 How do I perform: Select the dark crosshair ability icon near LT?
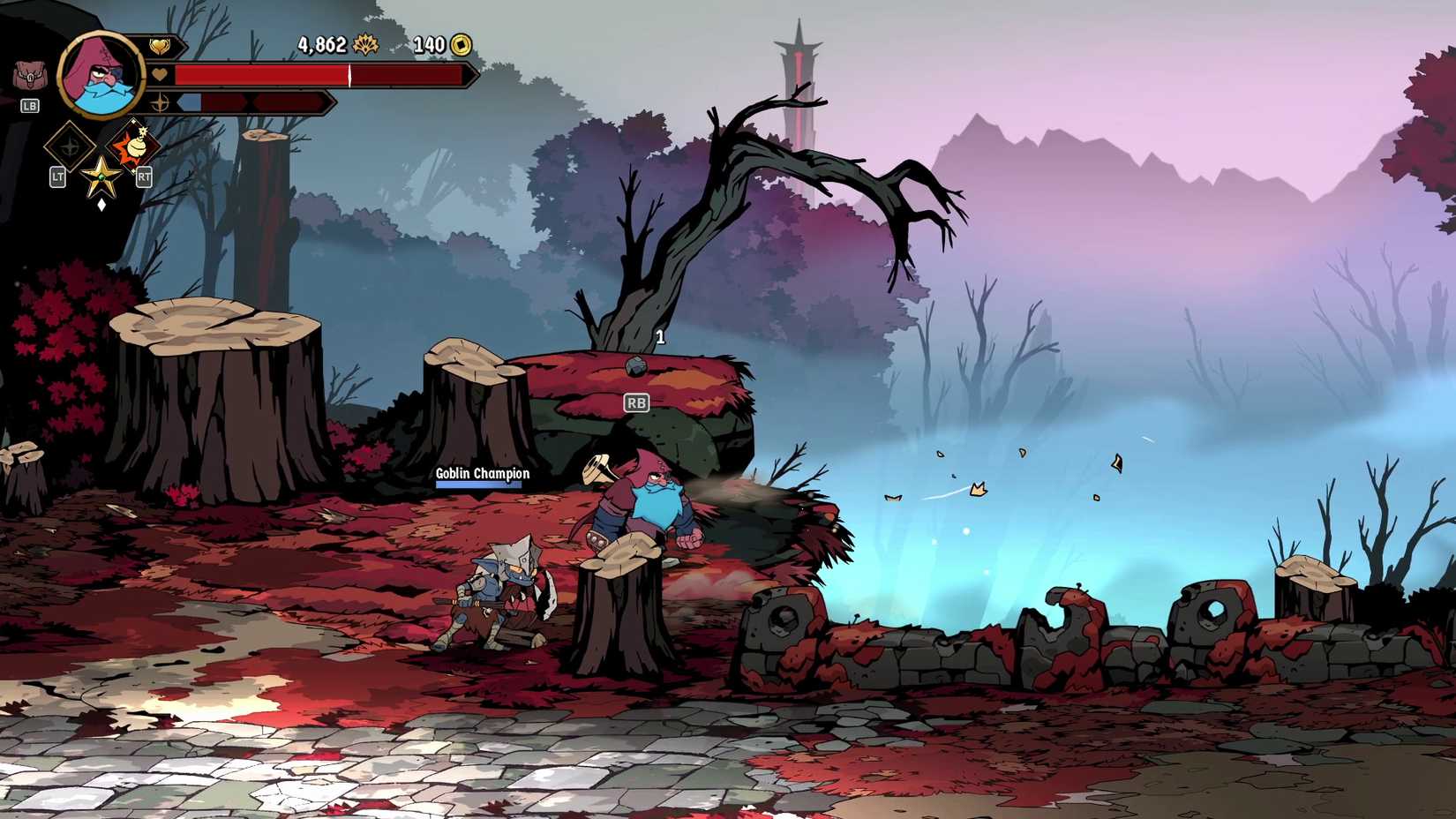click(69, 146)
